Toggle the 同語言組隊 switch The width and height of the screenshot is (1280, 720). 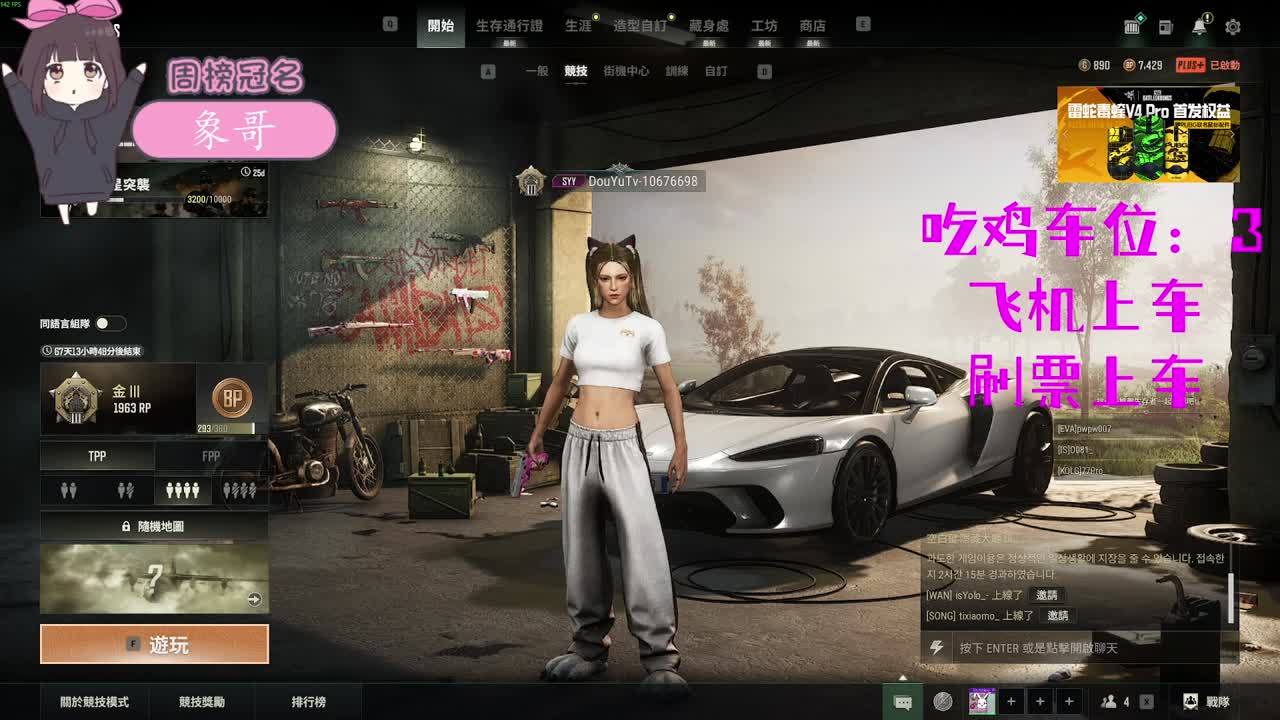(x=110, y=323)
